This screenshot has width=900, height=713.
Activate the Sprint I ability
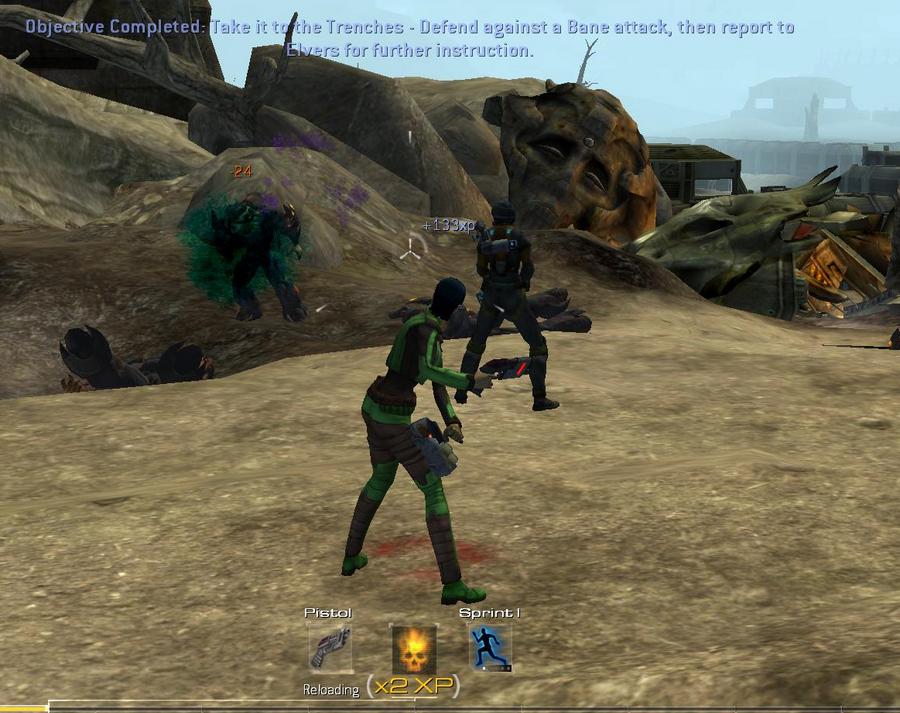coord(491,647)
